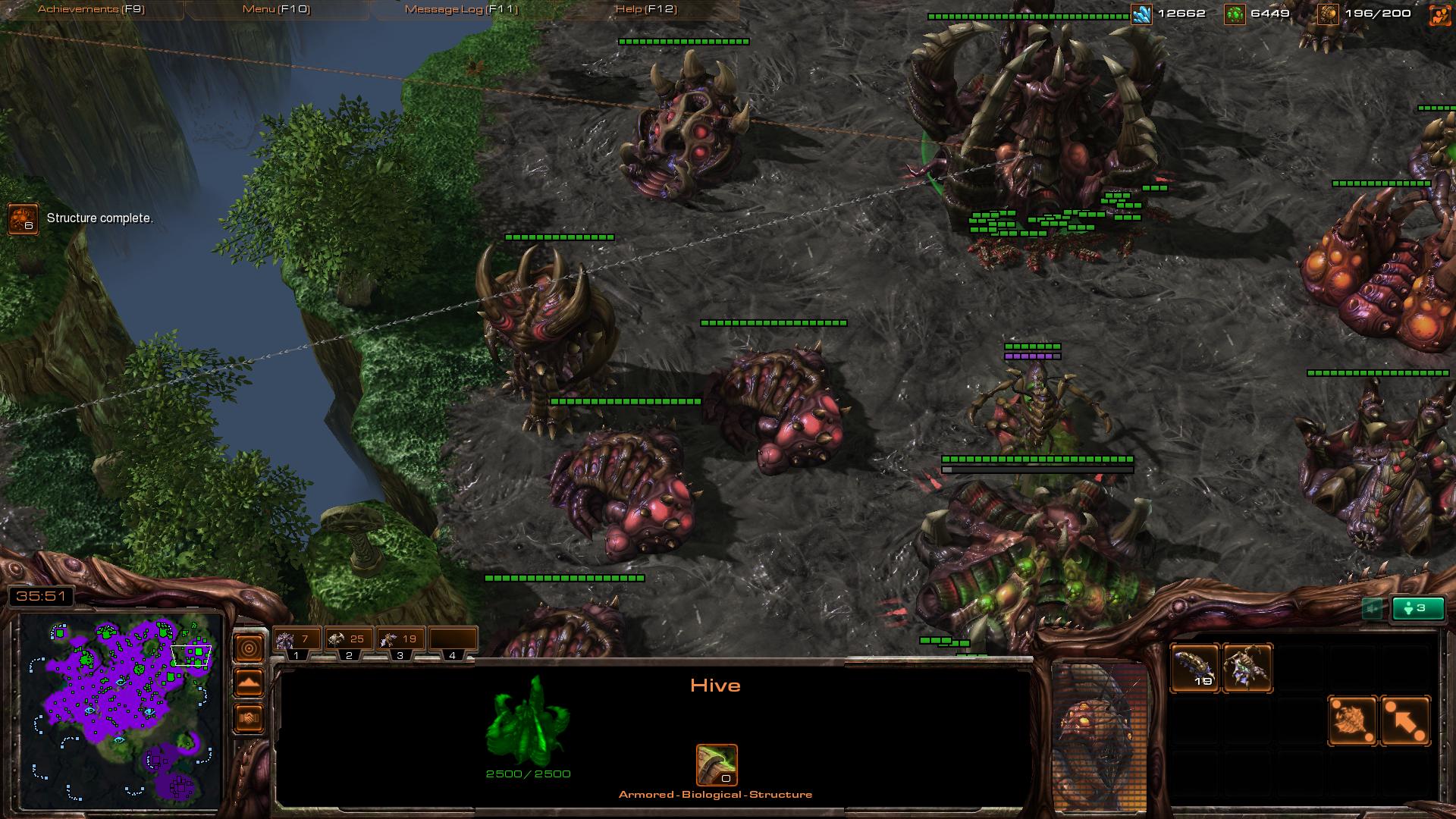This screenshot has width=1456, height=819.
Task: Click the minimap to move the camera
Action: tap(121, 711)
